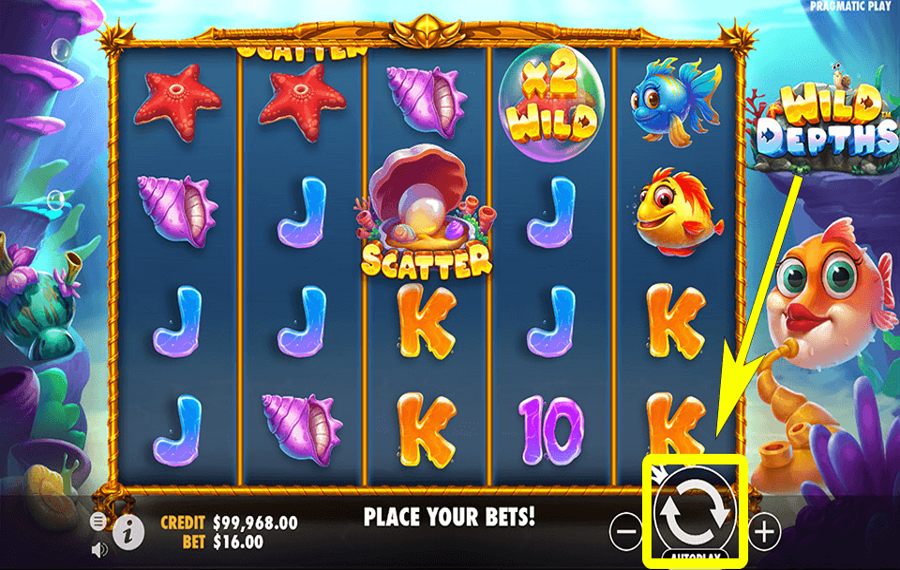Increase the bet with the plus button
This screenshot has height=570, width=900.
pyautogui.click(x=764, y=532)
